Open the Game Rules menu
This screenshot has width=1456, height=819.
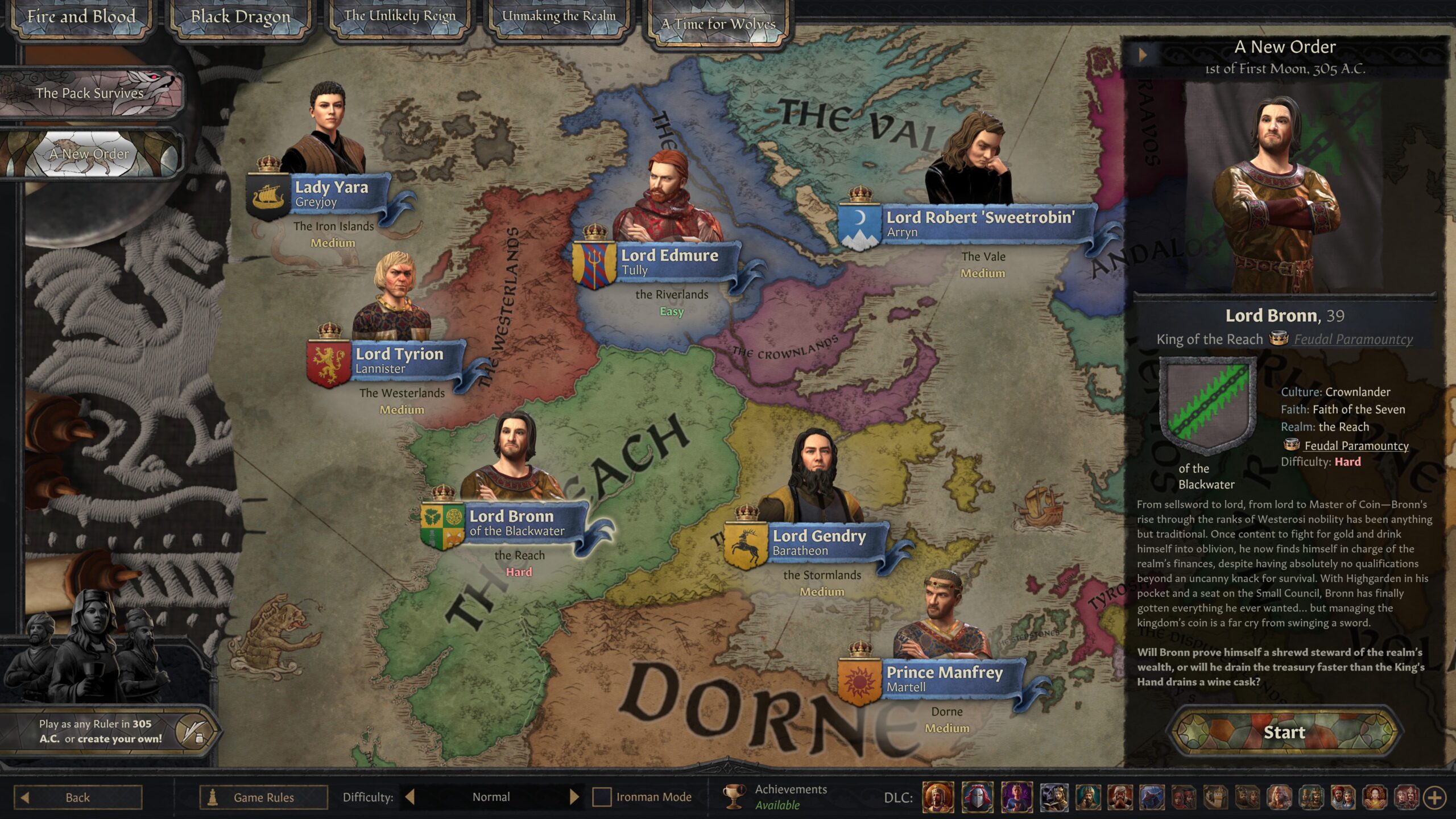click(x=264, y=797)
